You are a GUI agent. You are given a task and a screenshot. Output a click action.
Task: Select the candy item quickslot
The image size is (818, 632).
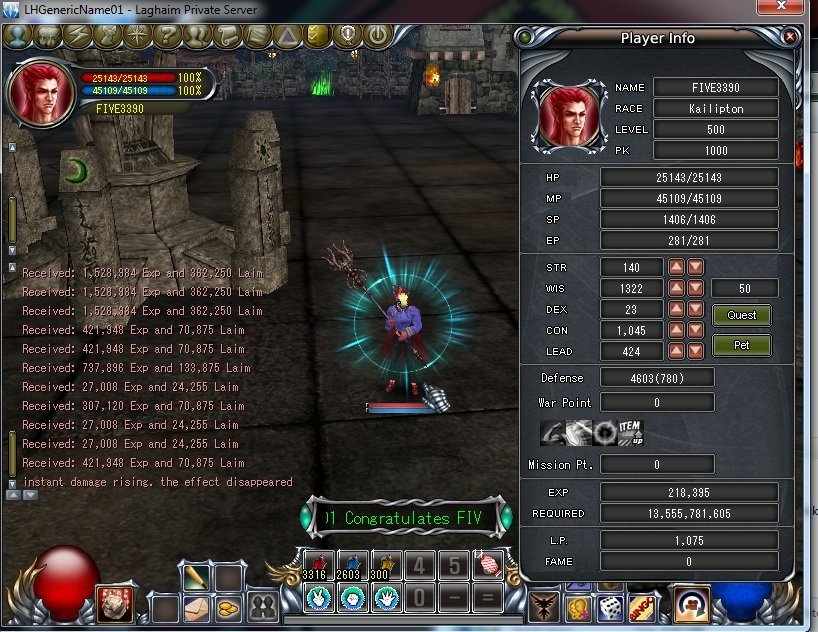[489, 565]
